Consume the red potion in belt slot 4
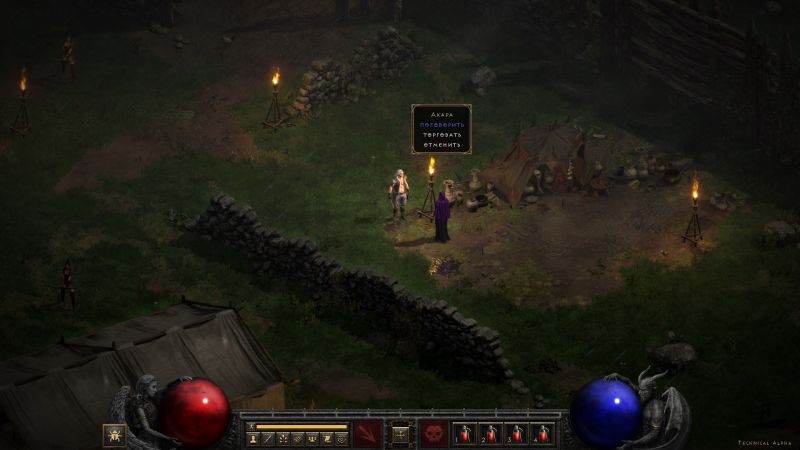Viewport: 800px width, 450px height. pos(542,434)
